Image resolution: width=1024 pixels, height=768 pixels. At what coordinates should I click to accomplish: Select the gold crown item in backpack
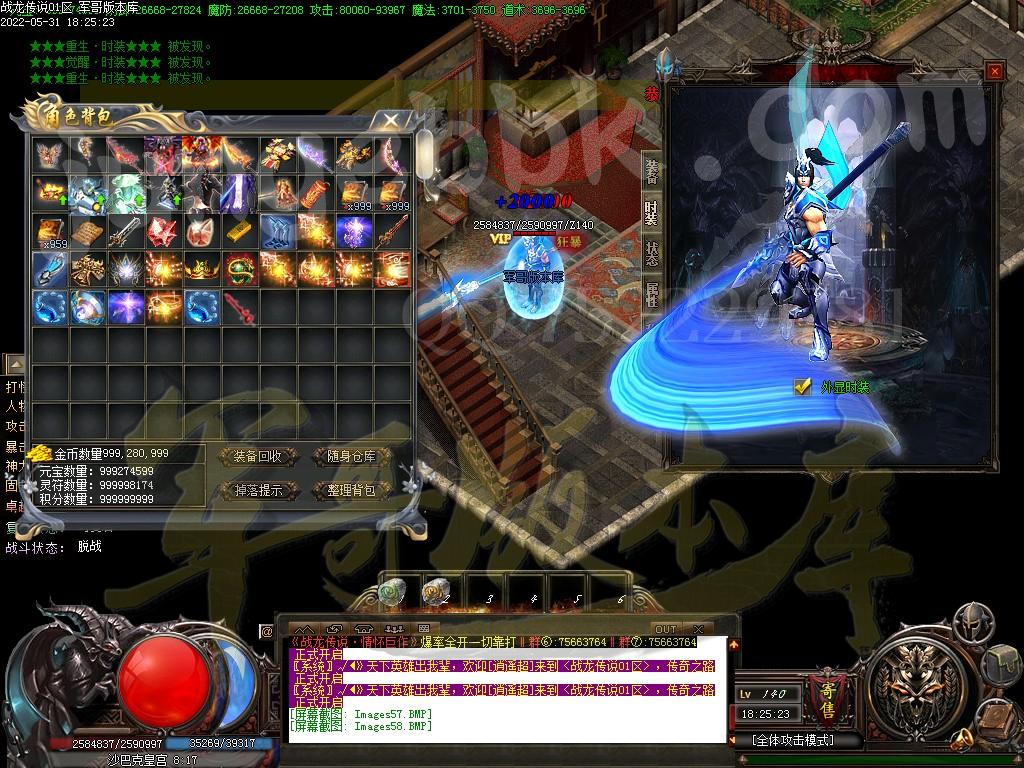click(201, 269)
